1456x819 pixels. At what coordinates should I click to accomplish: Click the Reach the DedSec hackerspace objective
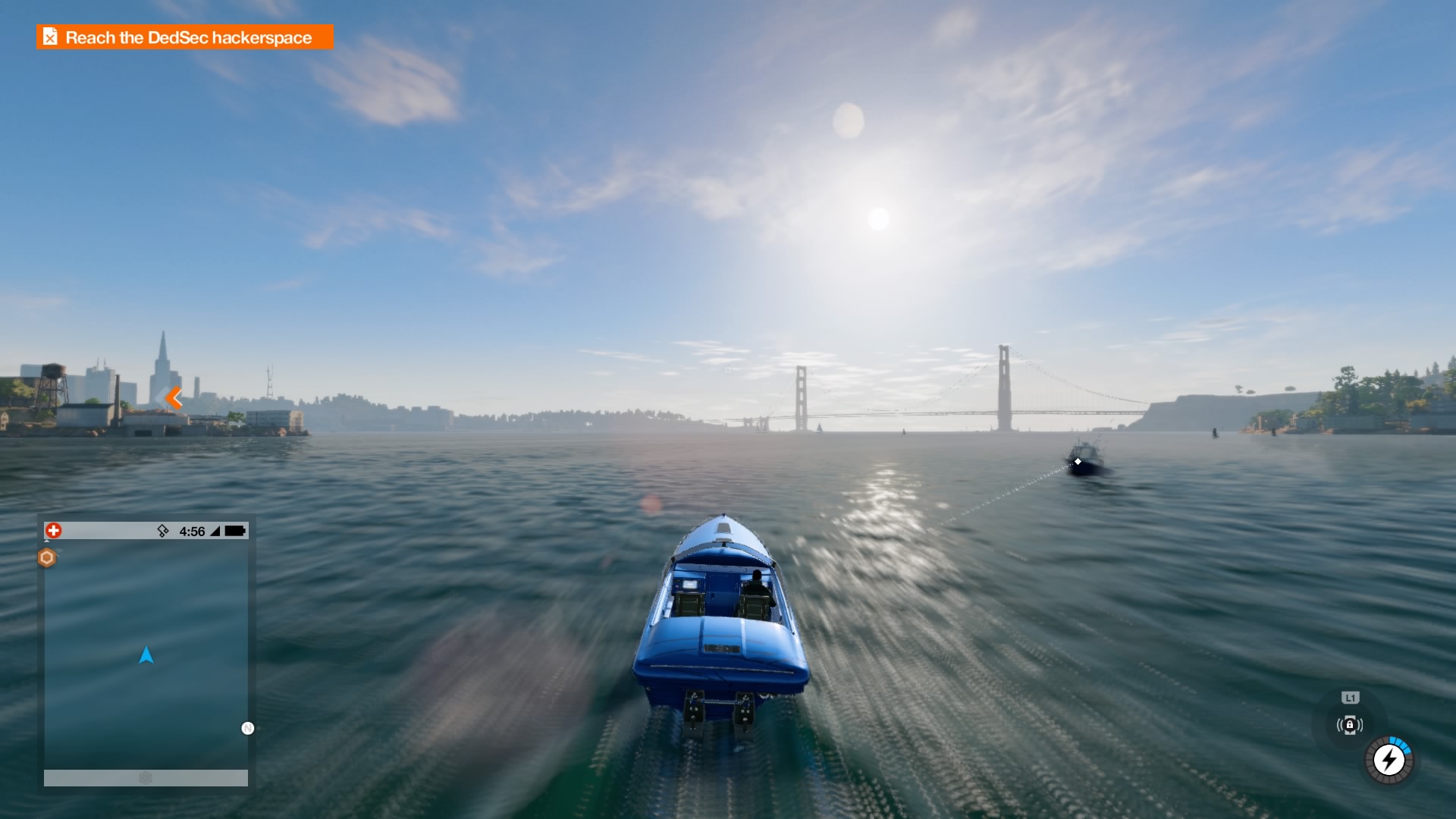click(185, 37)
